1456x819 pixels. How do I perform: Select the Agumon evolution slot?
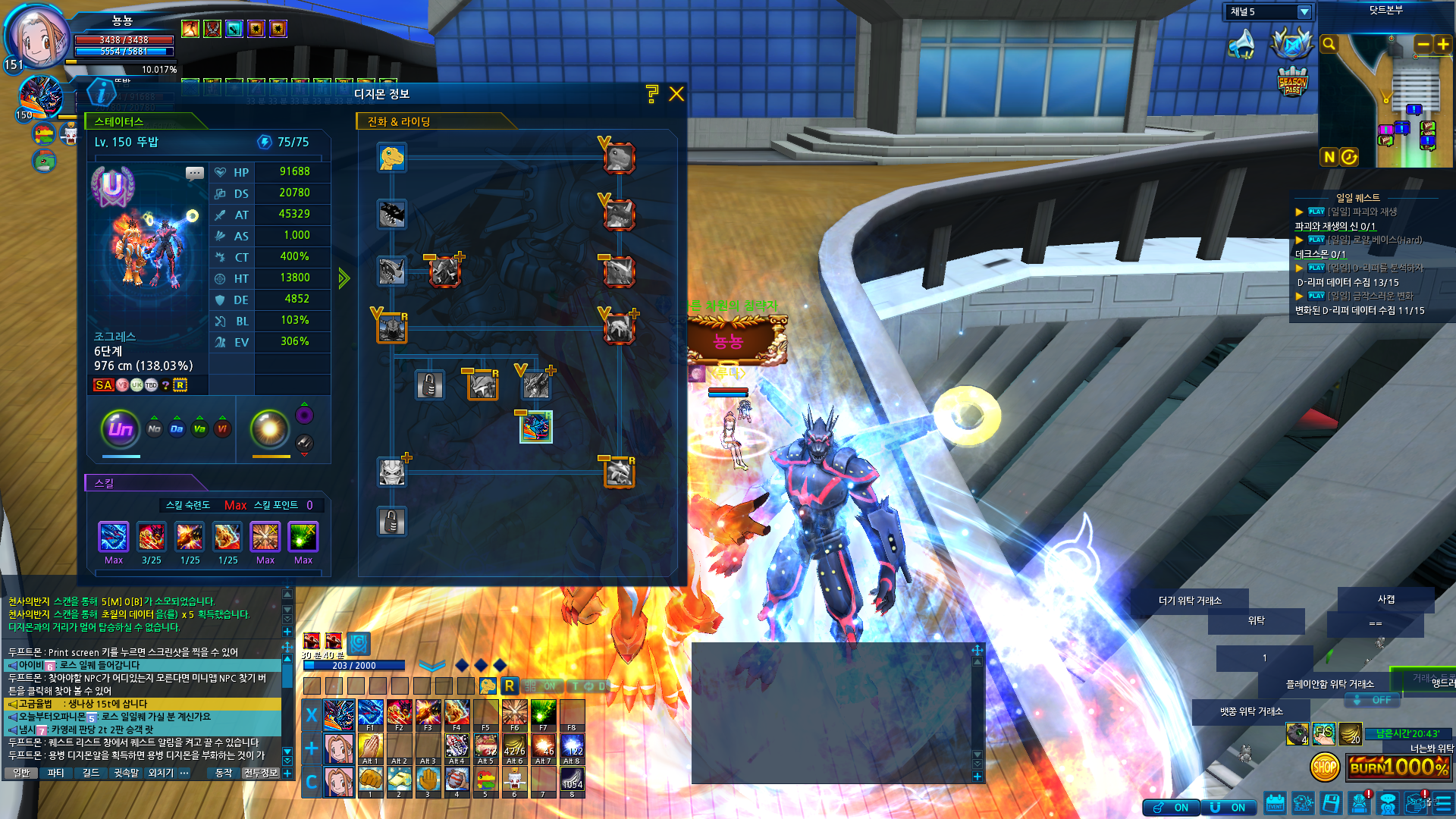(392, 158)
